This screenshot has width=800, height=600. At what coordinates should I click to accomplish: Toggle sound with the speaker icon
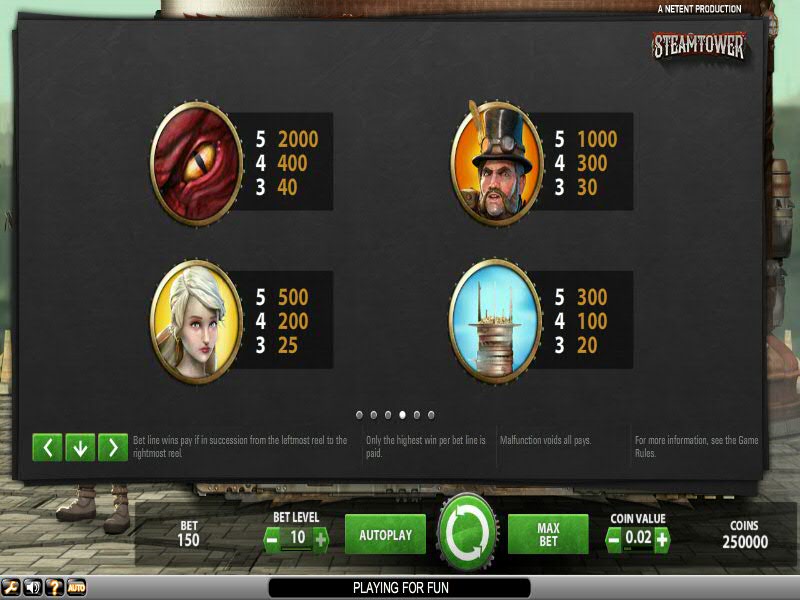point(32,587)
